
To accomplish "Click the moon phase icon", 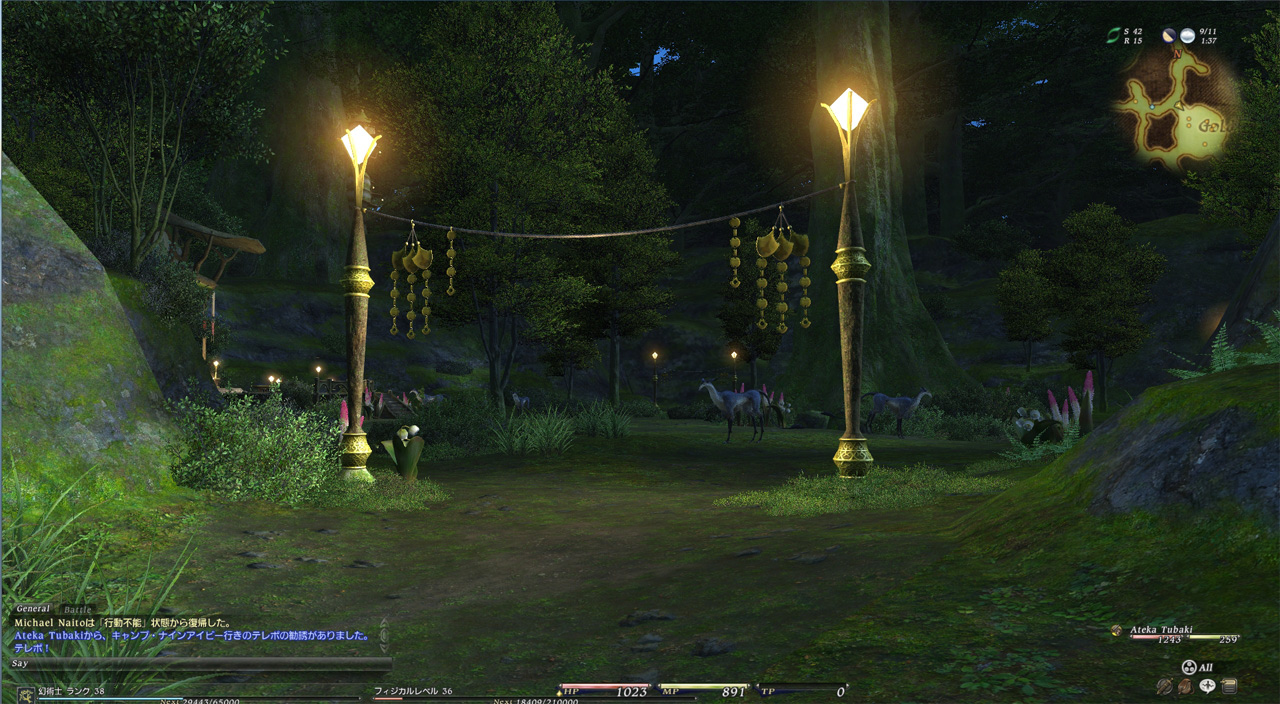I will coord(1168,36).
